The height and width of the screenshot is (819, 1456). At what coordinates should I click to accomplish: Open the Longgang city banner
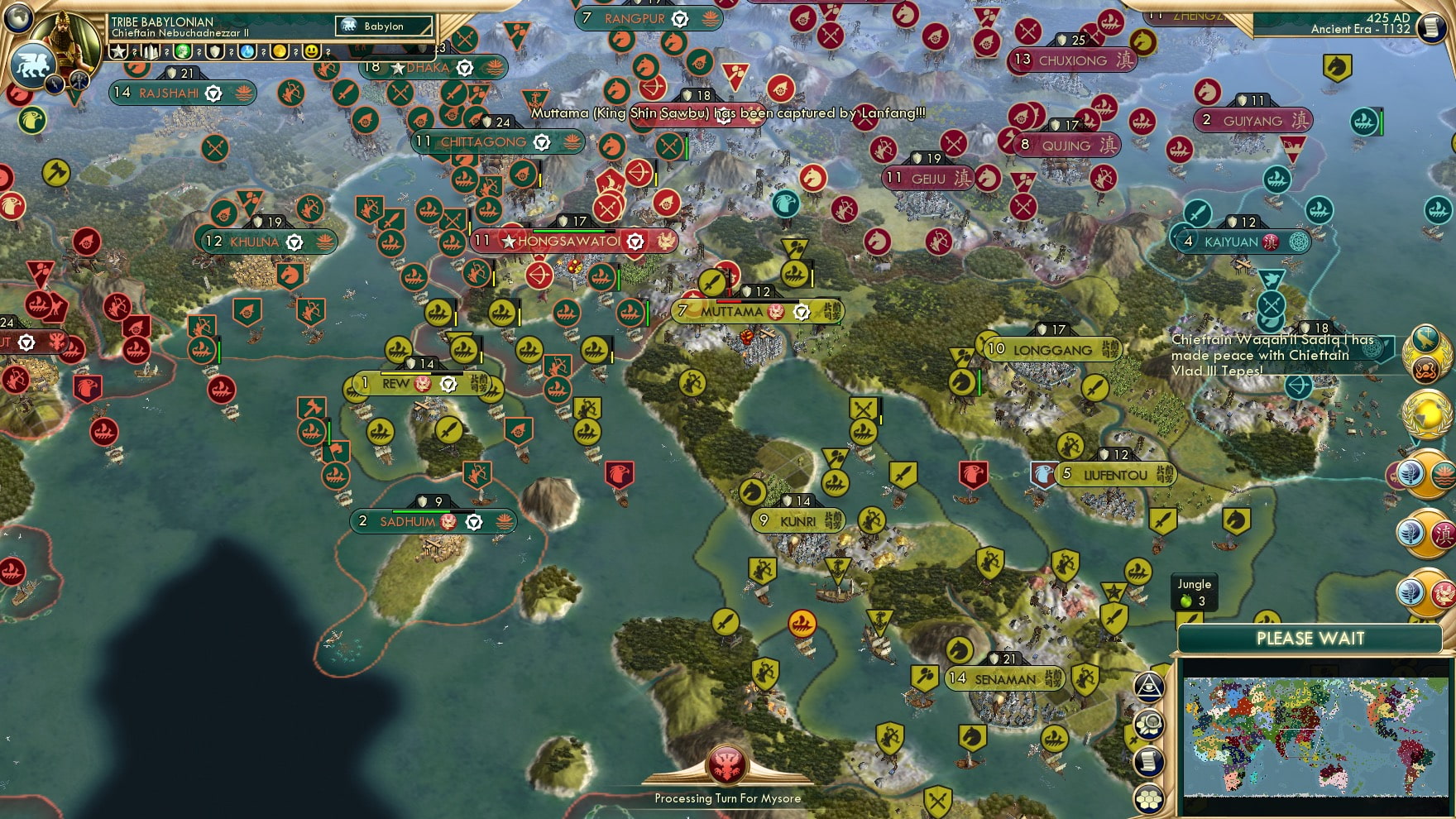click(1052, 350)
